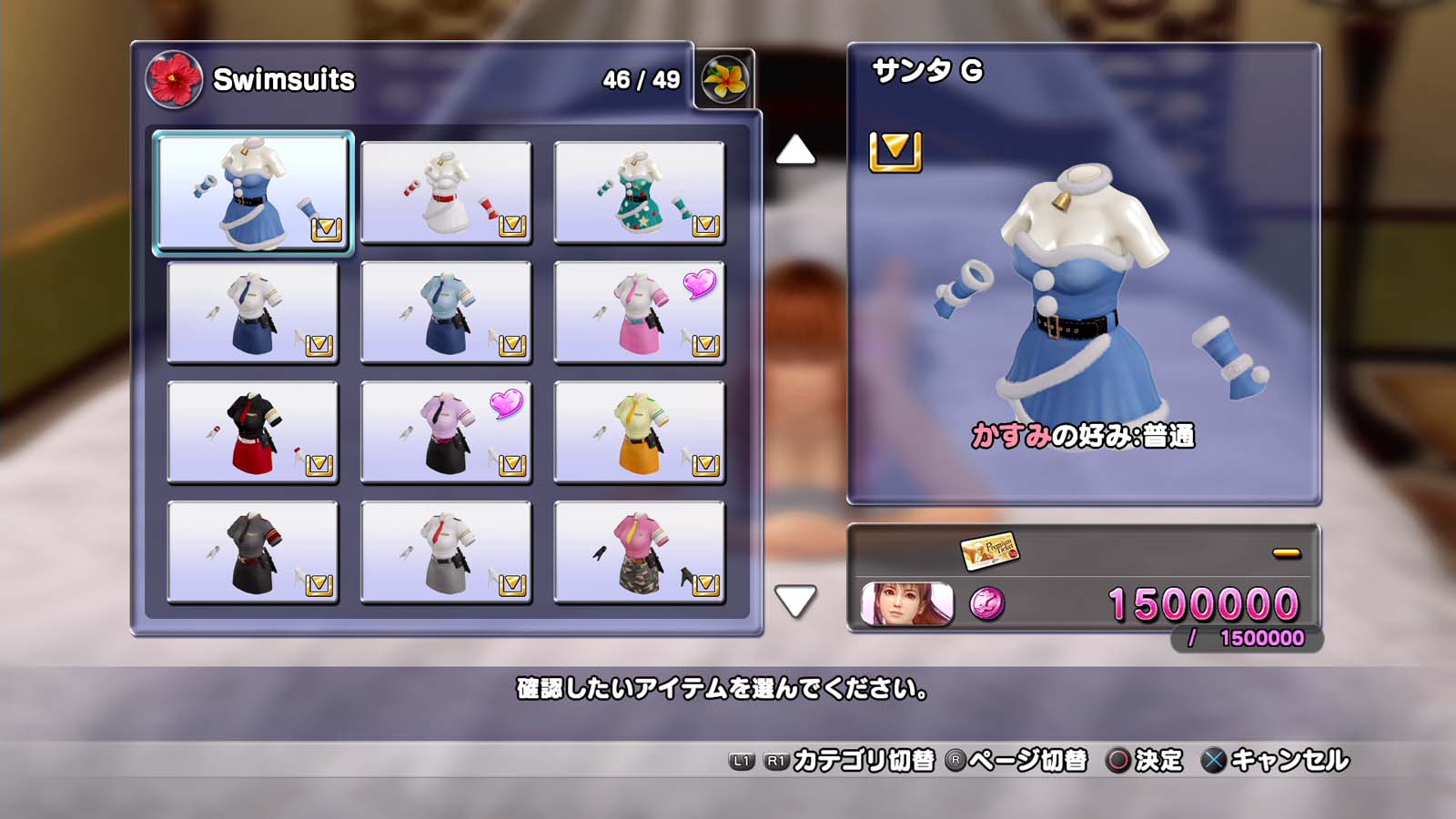Image resolution: width=1456 pixels, height=819 pixels.
Task: Choose the yellow and orange uniform
Action: pos(639,432)
